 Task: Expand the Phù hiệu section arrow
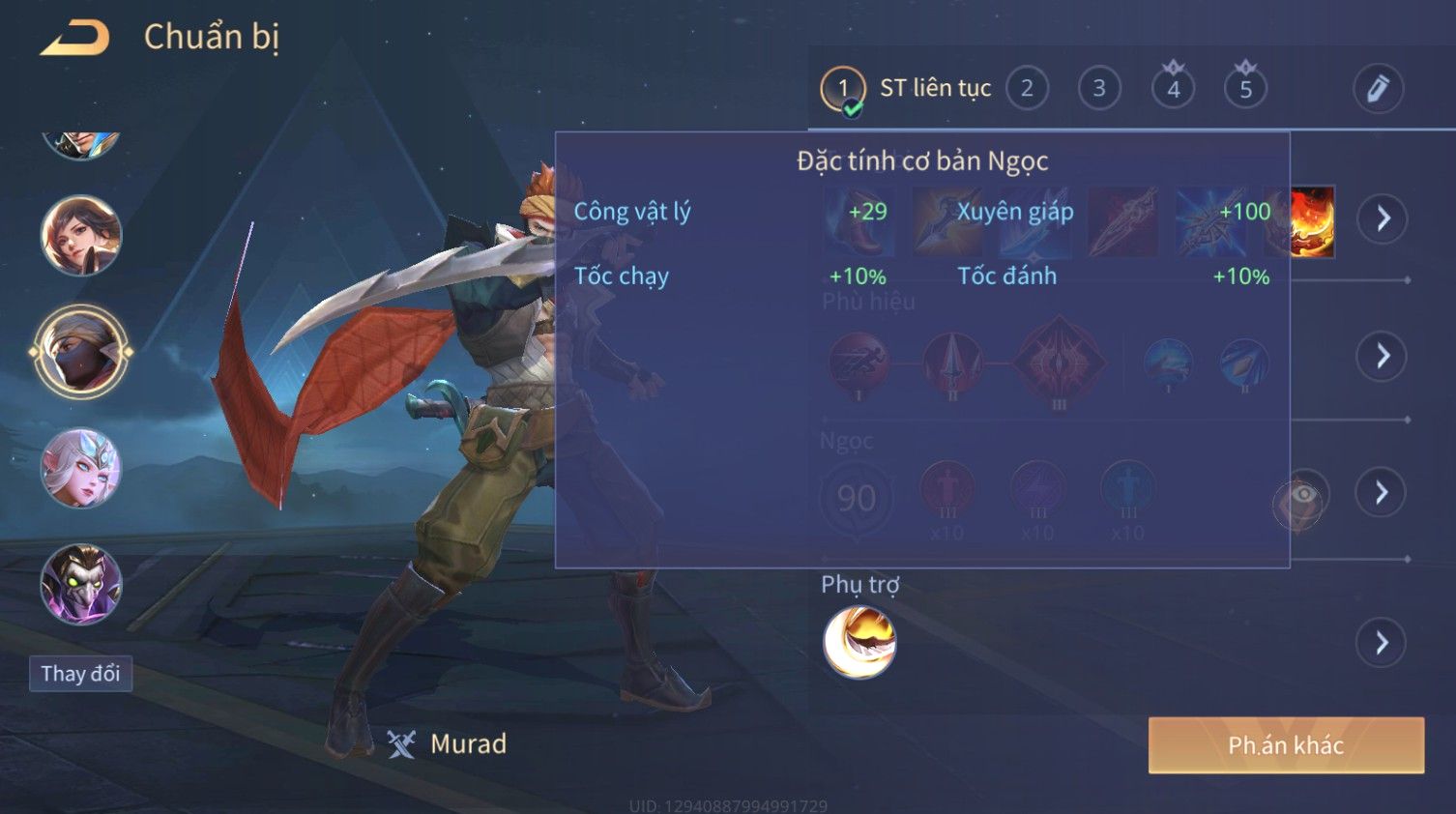(x=1383, y=357)
